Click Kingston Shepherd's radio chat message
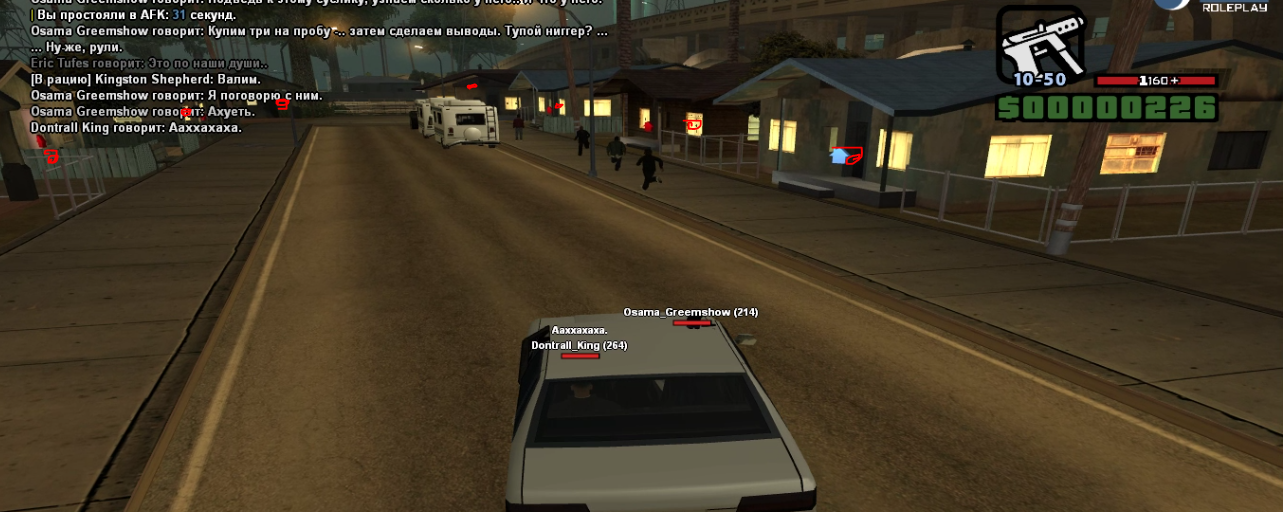Screen dimensions: 1283x512 [x=146, y=79]
